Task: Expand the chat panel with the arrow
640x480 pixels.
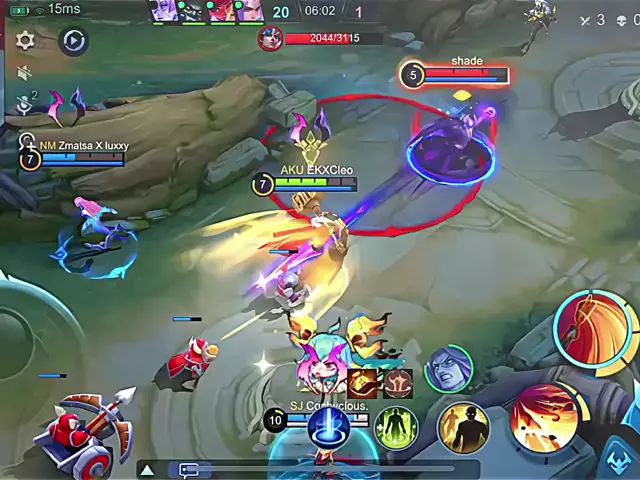Action: [x=147, y=469]
